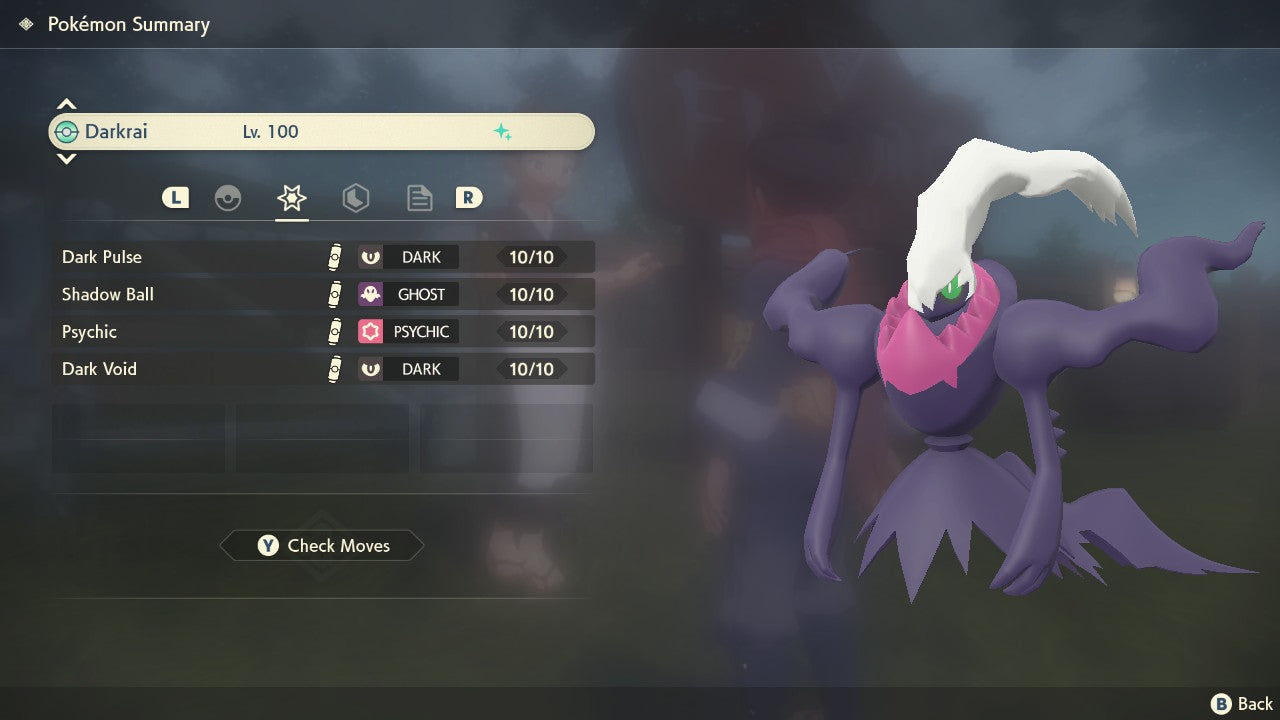Choose the Shadow Ball move
Image resolution: width=1280 pixels, height=720 pixels.
tap(322, 294)
